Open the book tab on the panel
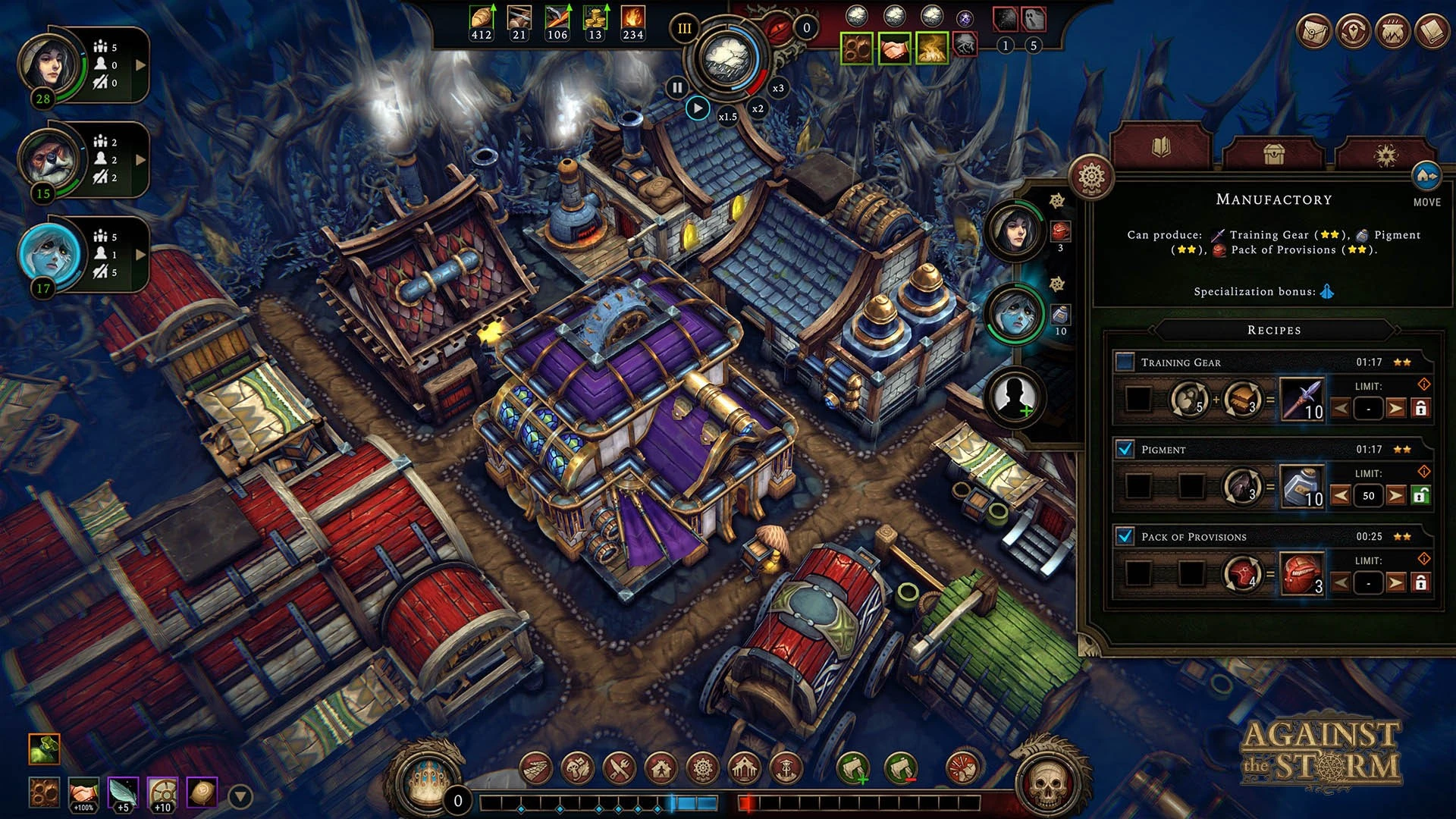This screenshot has width=1456, height=819. point(1161,147)
